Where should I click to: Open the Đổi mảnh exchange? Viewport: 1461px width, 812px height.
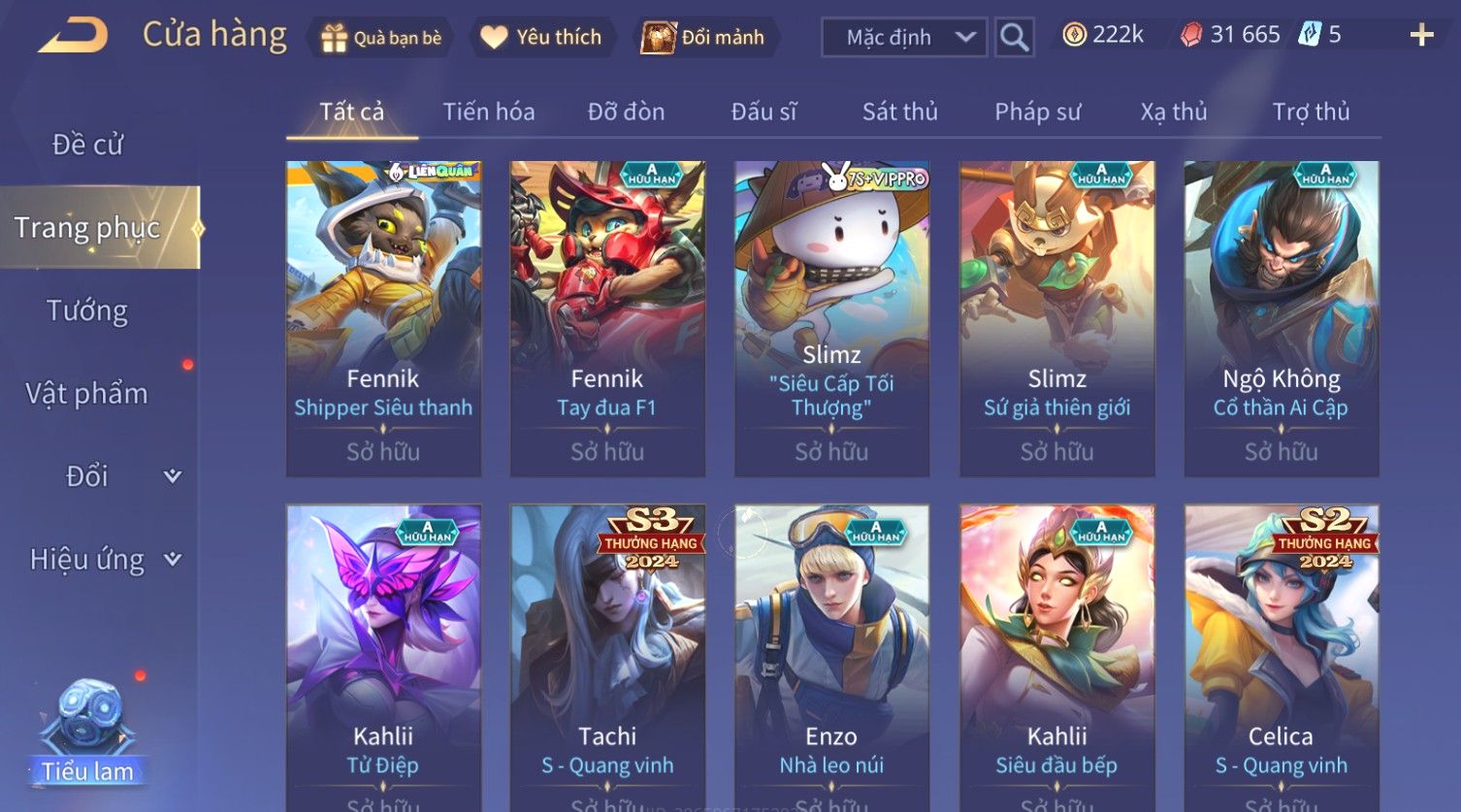tap(703, 37)
